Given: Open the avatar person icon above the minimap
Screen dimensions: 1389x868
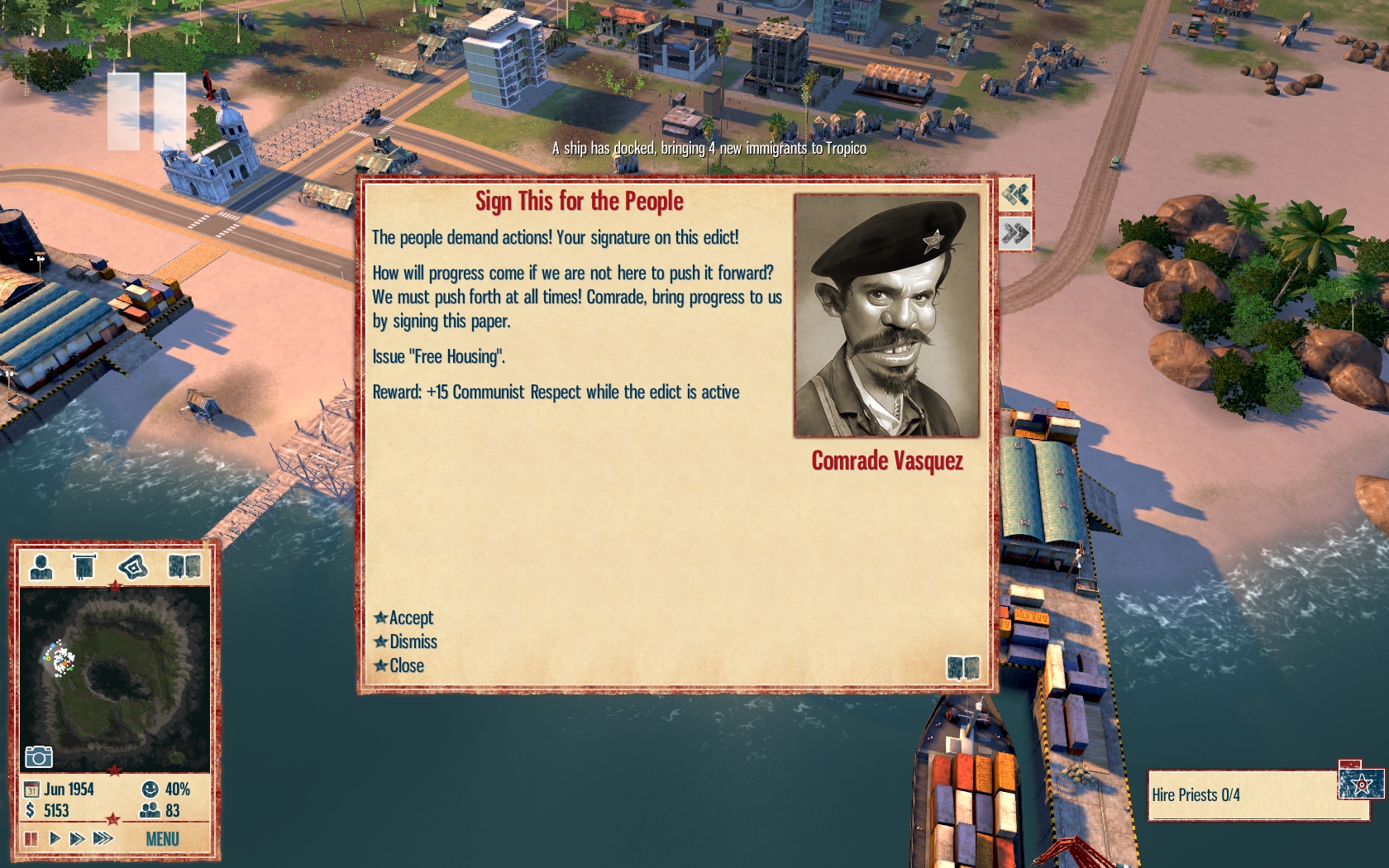Looking at the screenshot, I should click(41, 567).
